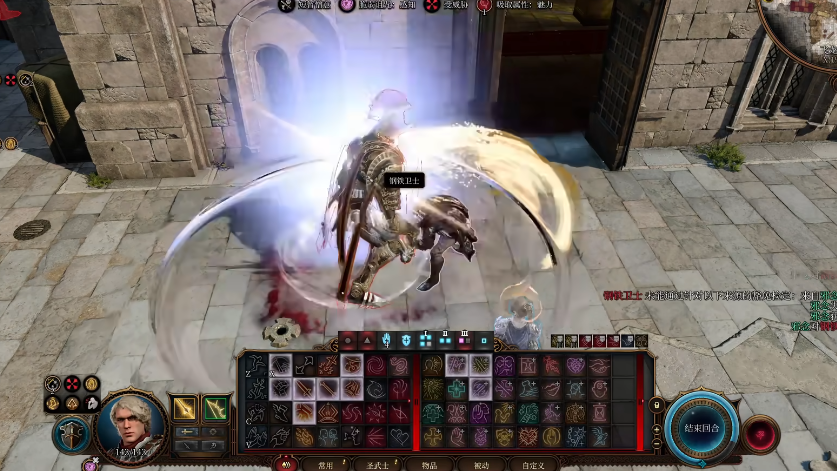Select the green-bordered ranged weapon slot
Image resolution: width=837 pixels, height=471 pixels.
tap(216, 408)
